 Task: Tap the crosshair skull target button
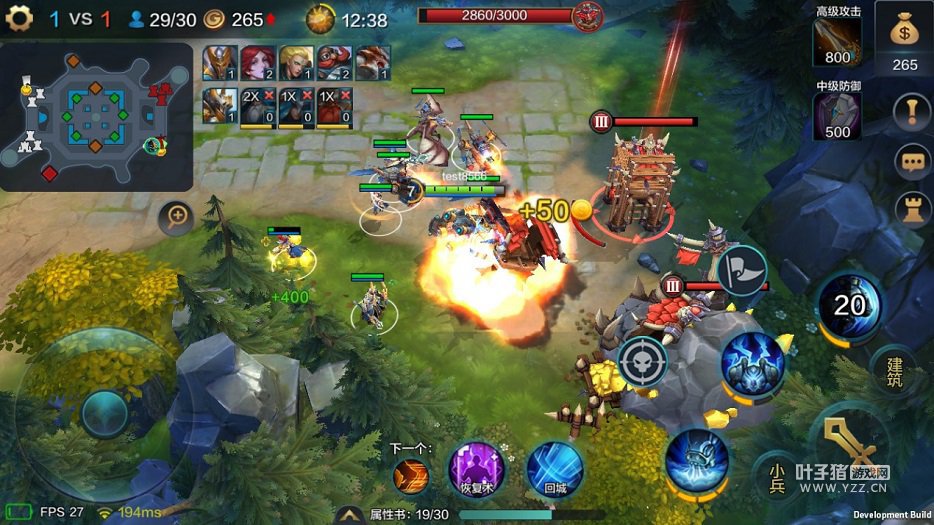[642, 362]
